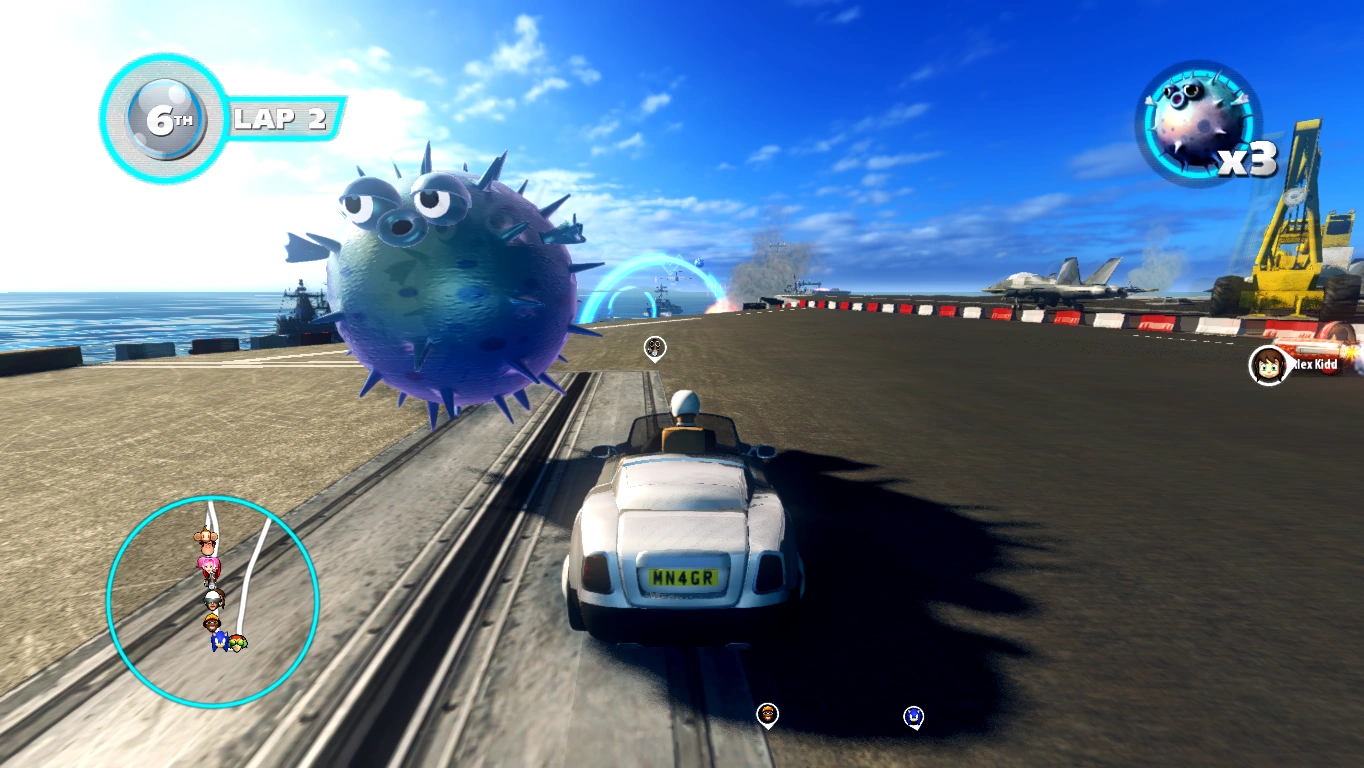Image resolution: width=1364 pixels, height=768 pixels.
Task: Open the circular track minimap
Action: pyautogui.click(x=212, y=602)
